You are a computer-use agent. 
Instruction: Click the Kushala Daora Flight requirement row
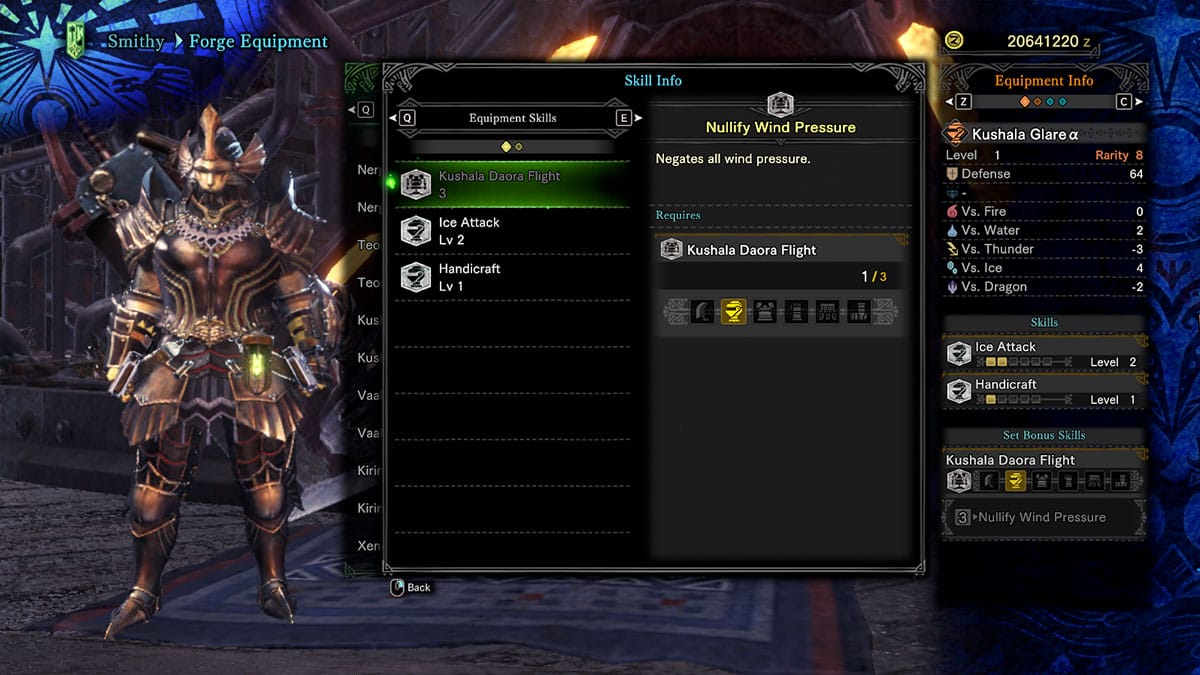click(780, 250)
